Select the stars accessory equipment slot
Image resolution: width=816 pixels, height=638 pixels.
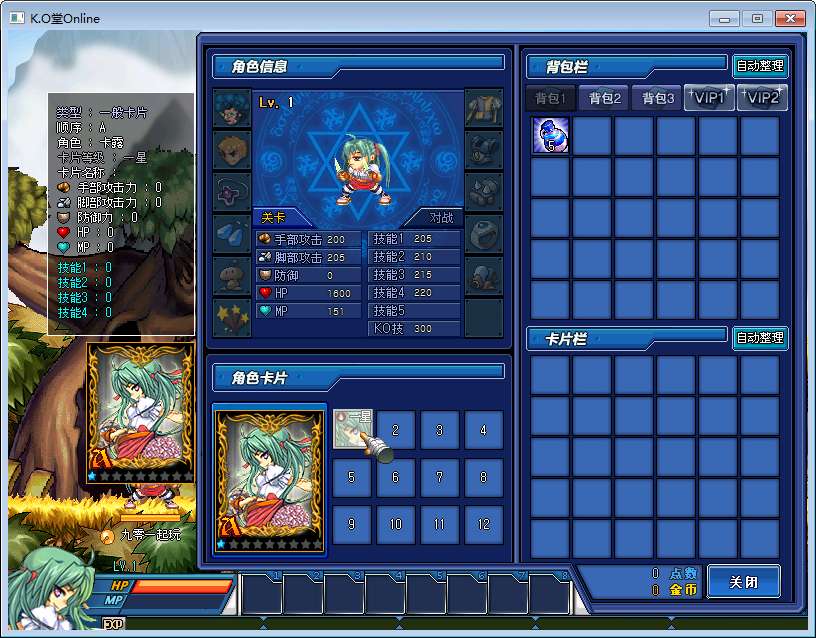tap(232, 317)
